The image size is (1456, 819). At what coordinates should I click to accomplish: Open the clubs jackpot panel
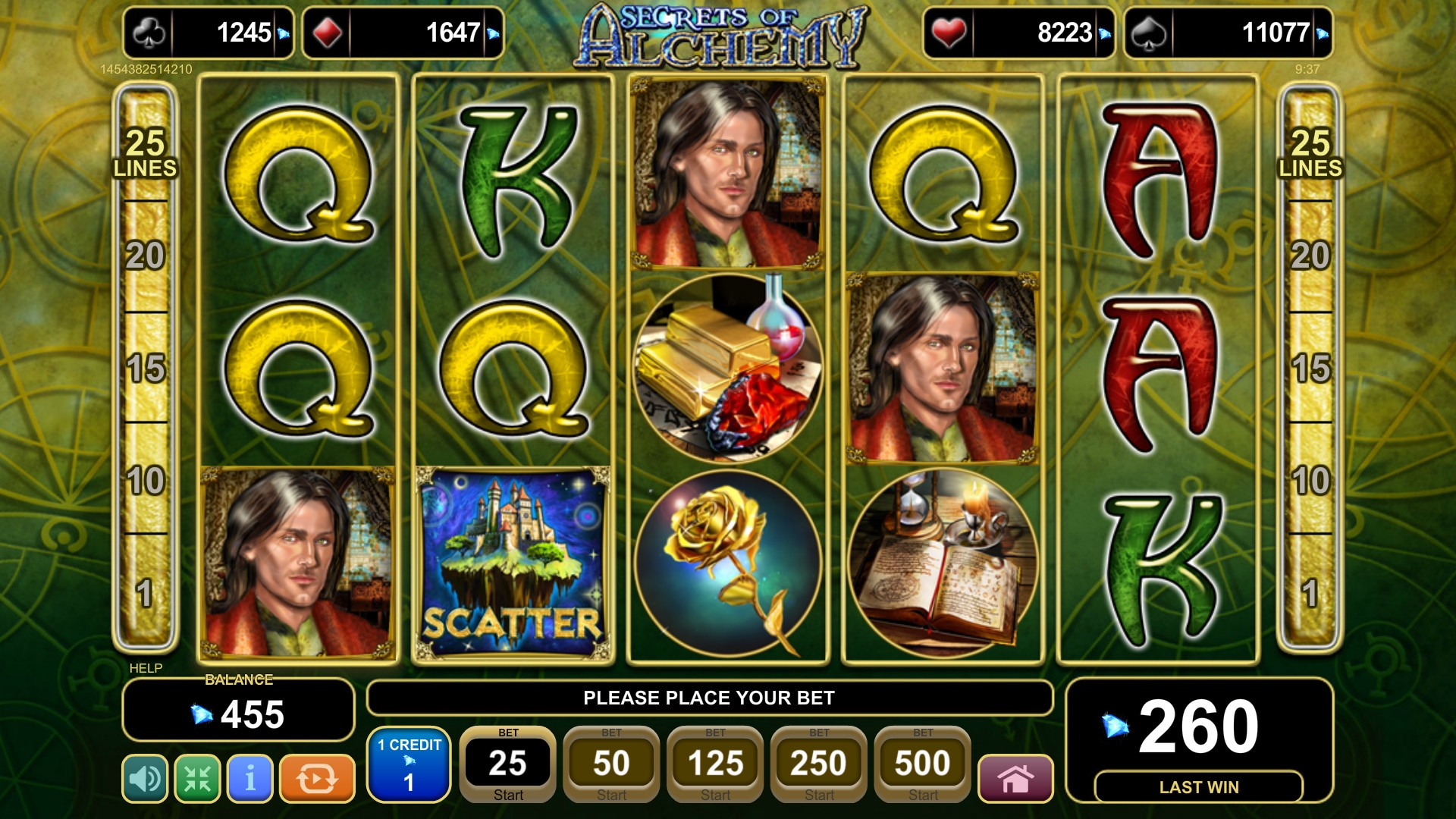point(209,33)
